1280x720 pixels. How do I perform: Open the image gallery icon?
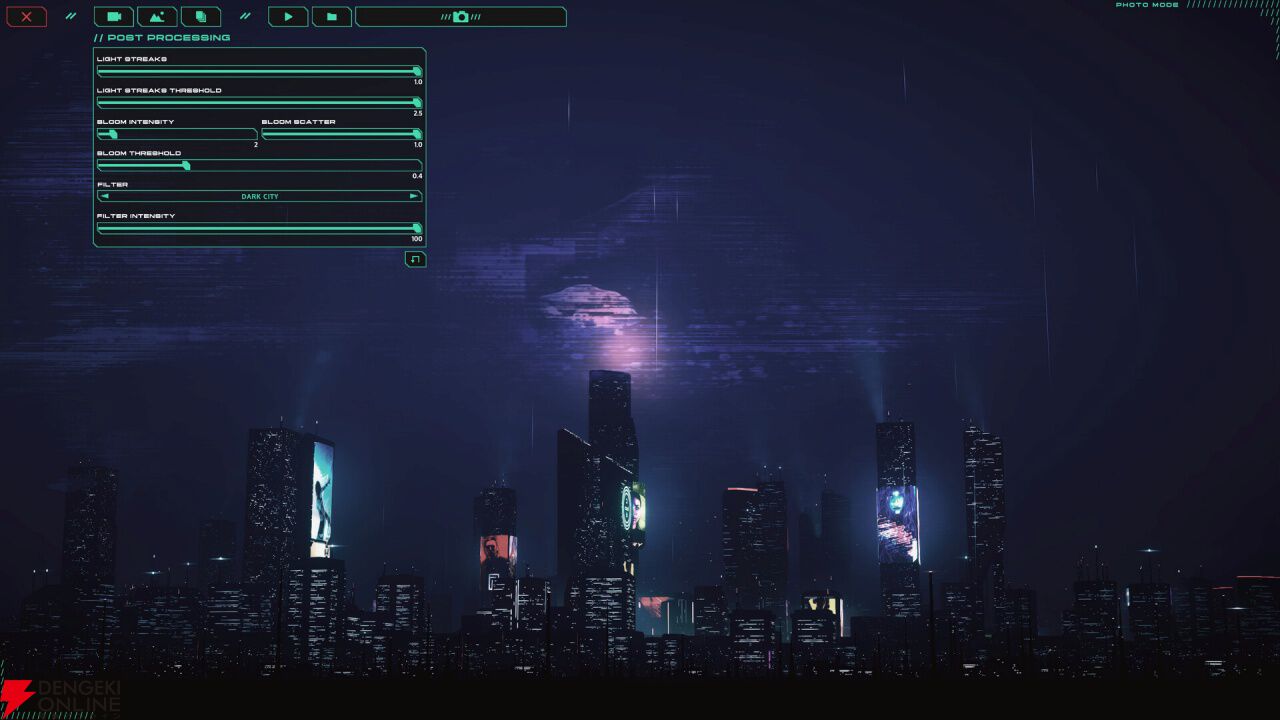point(157,16)
